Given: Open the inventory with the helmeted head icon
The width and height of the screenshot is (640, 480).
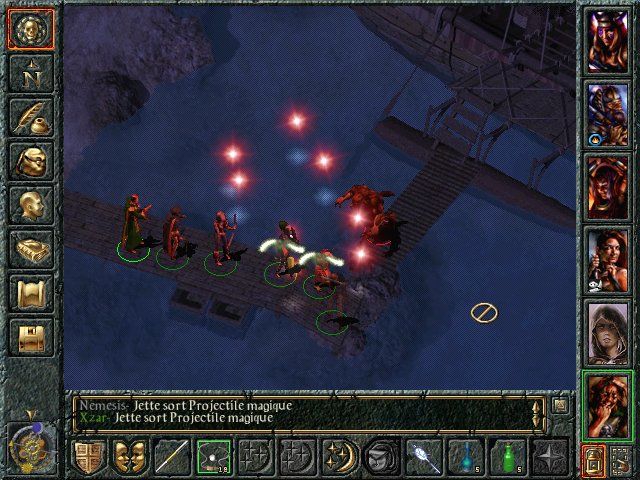Looking at the screenshot, I should pos(30,161).
